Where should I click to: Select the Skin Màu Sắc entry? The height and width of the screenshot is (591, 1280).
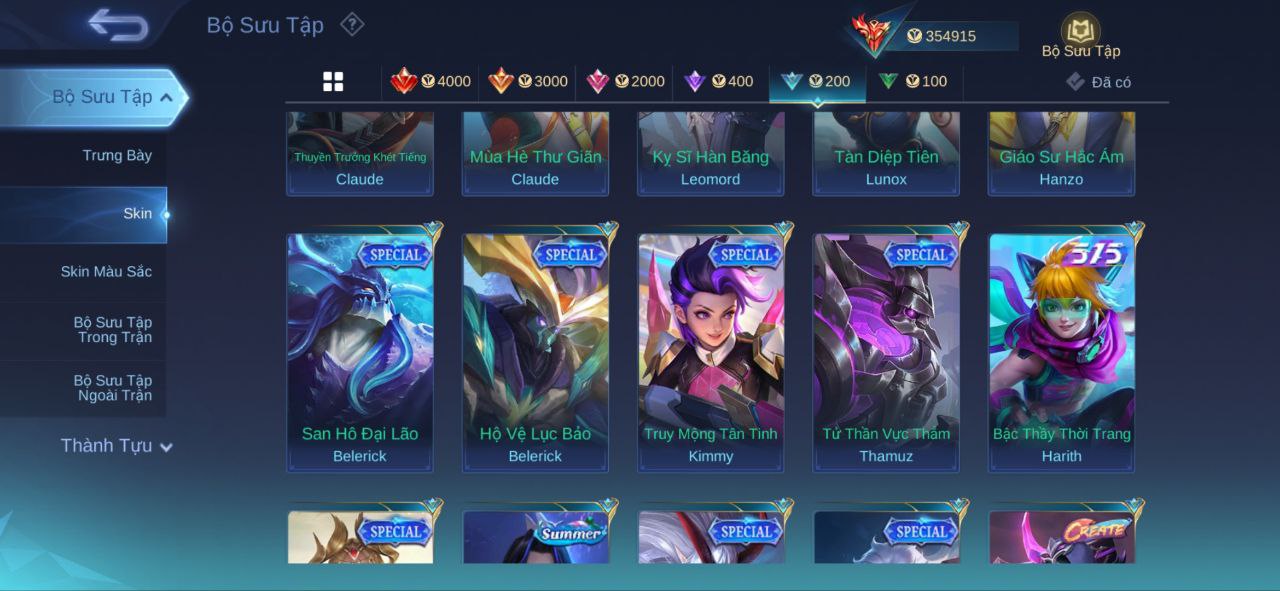click(x=106, y=272)
